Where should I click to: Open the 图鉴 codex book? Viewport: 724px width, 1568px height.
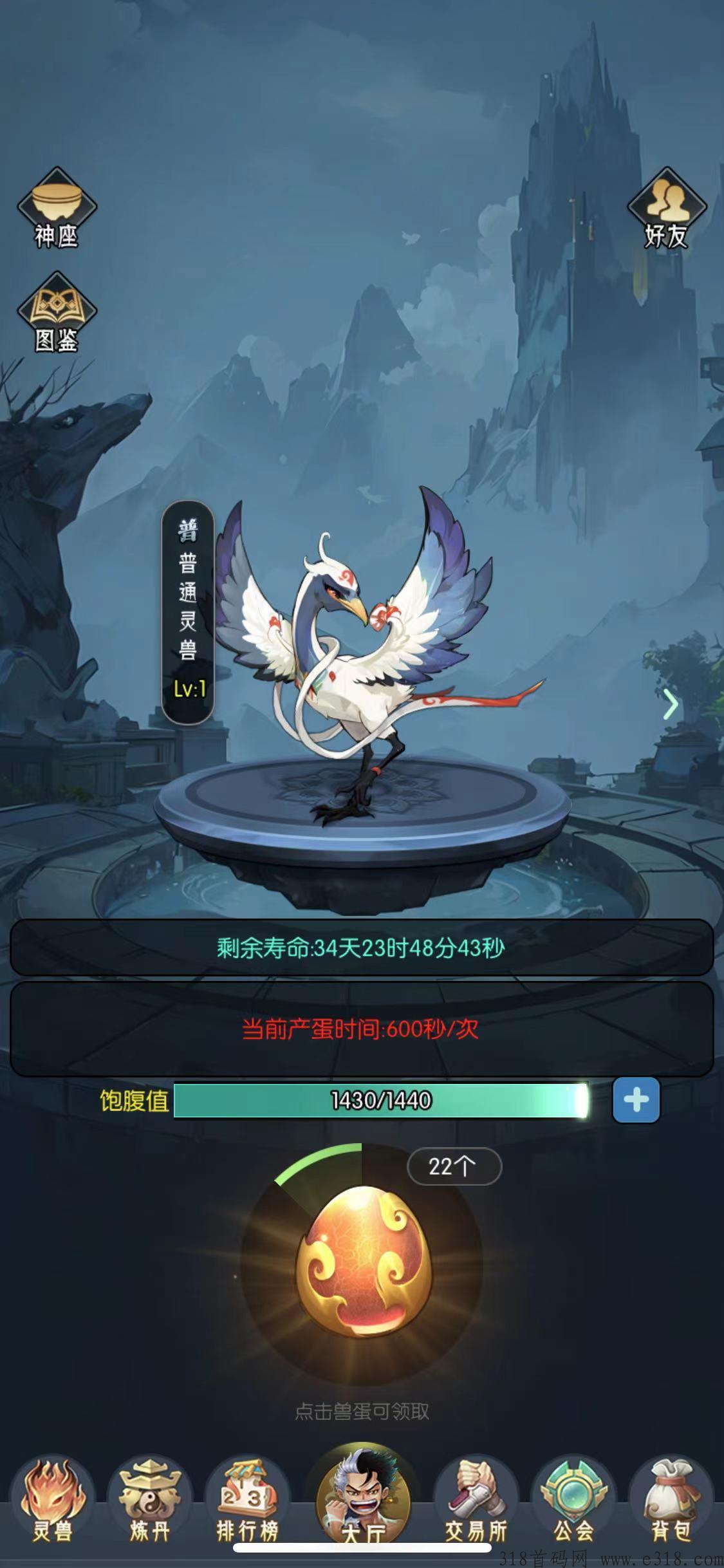tap(56, 313)
